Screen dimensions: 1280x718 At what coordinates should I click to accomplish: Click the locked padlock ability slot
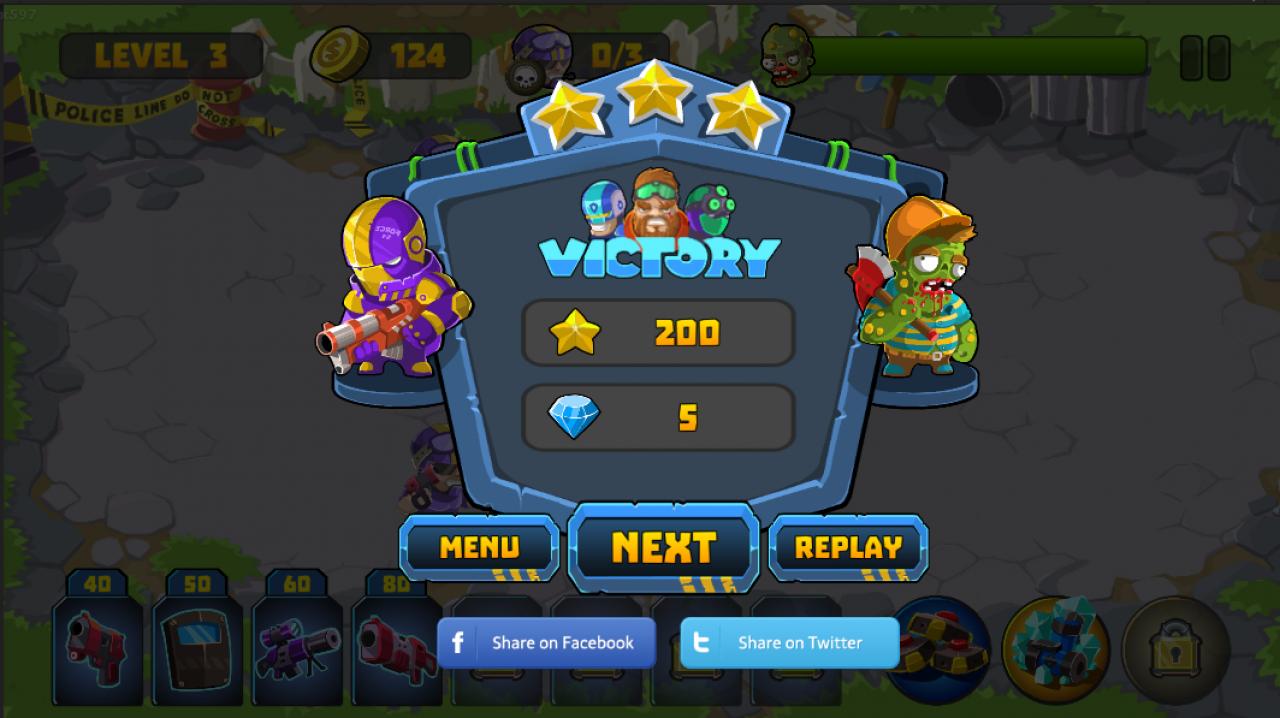pyautogui.click(x=1175, y=650)
